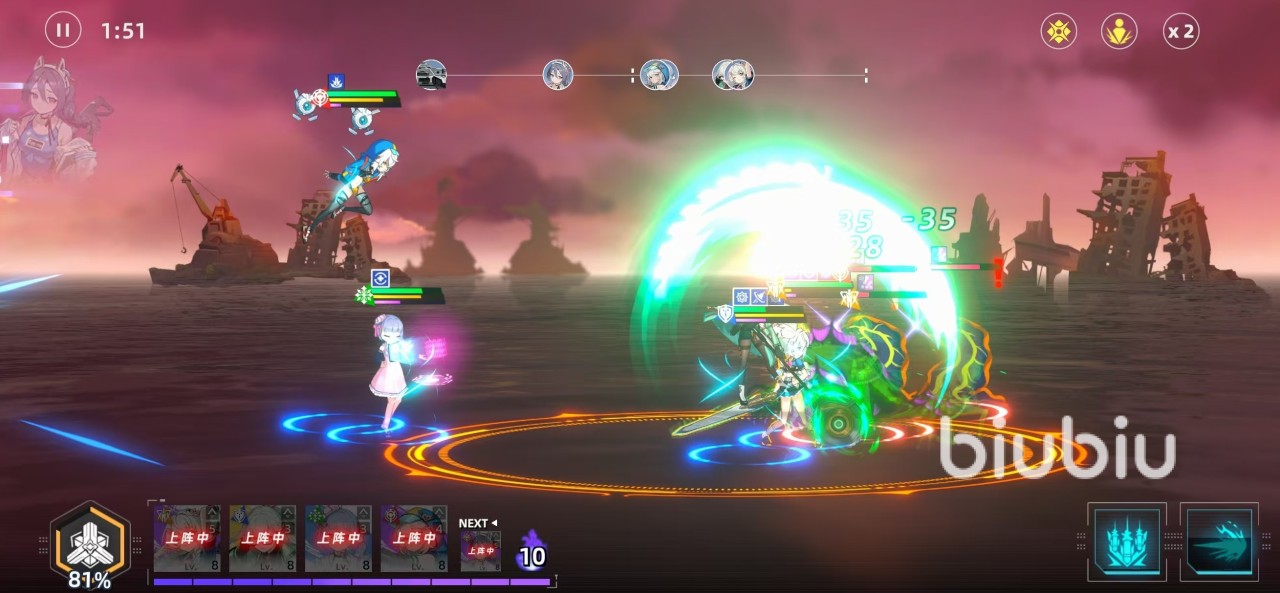Select the unit card costing 4
Image resolution: width=1280 pixels, height=593 pixels.
413,538
